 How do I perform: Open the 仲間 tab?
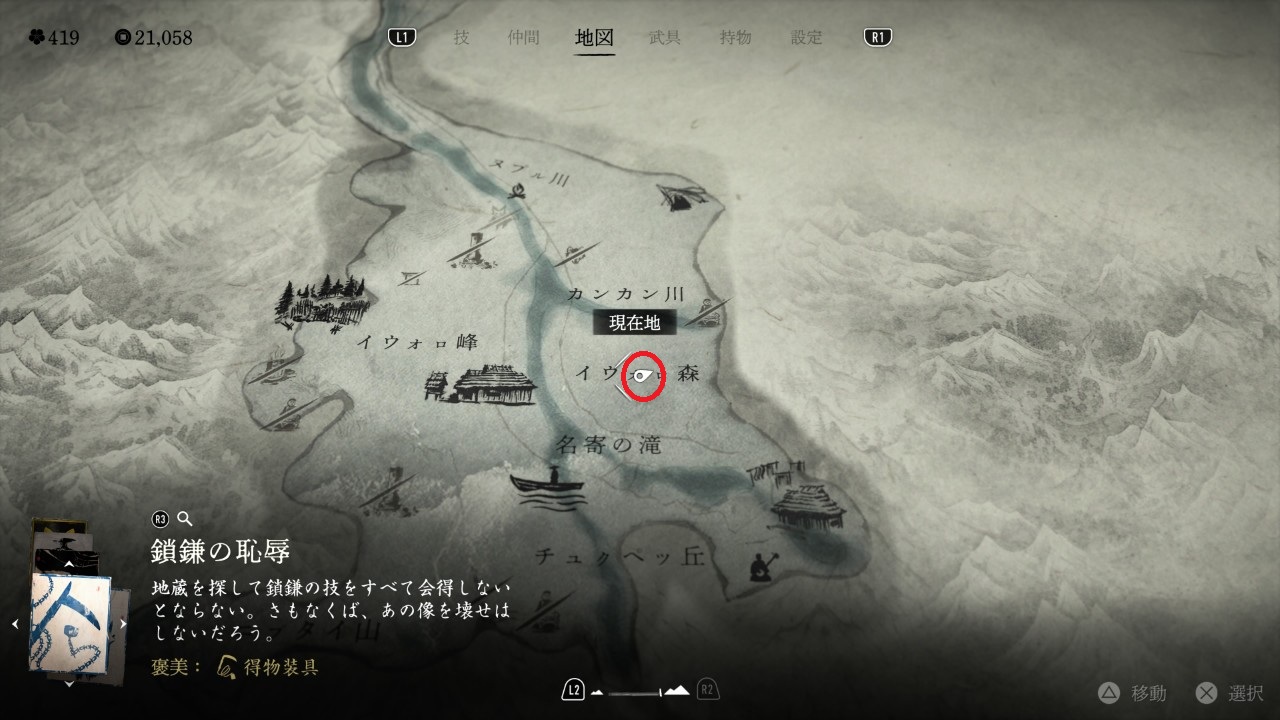coord(523,38)
